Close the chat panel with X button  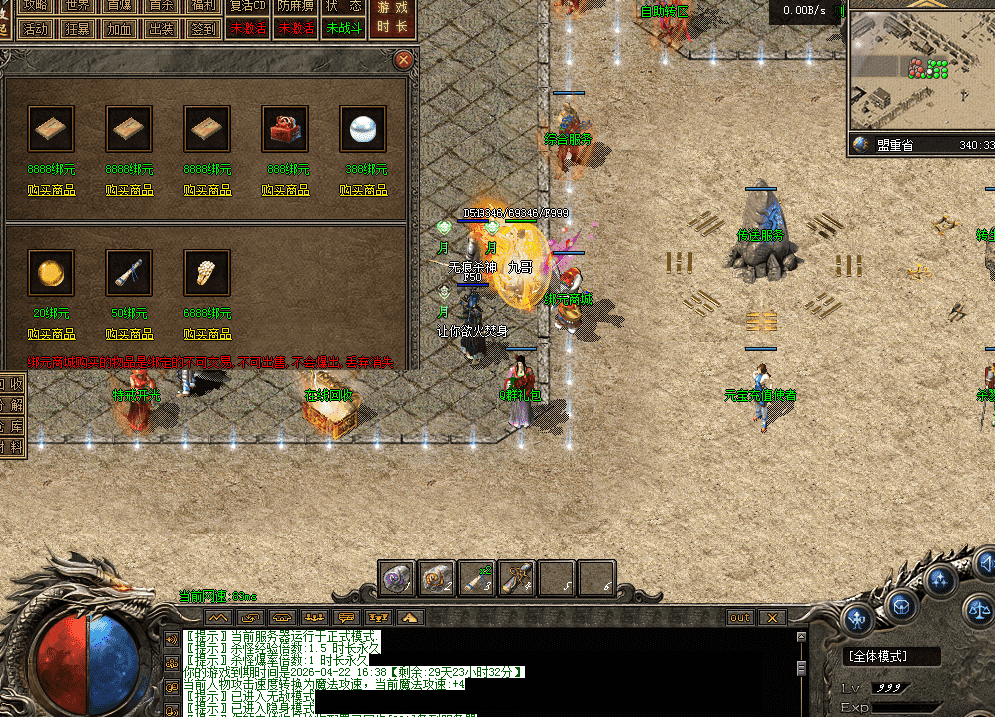pyautogui.click(x=772, y=618)
